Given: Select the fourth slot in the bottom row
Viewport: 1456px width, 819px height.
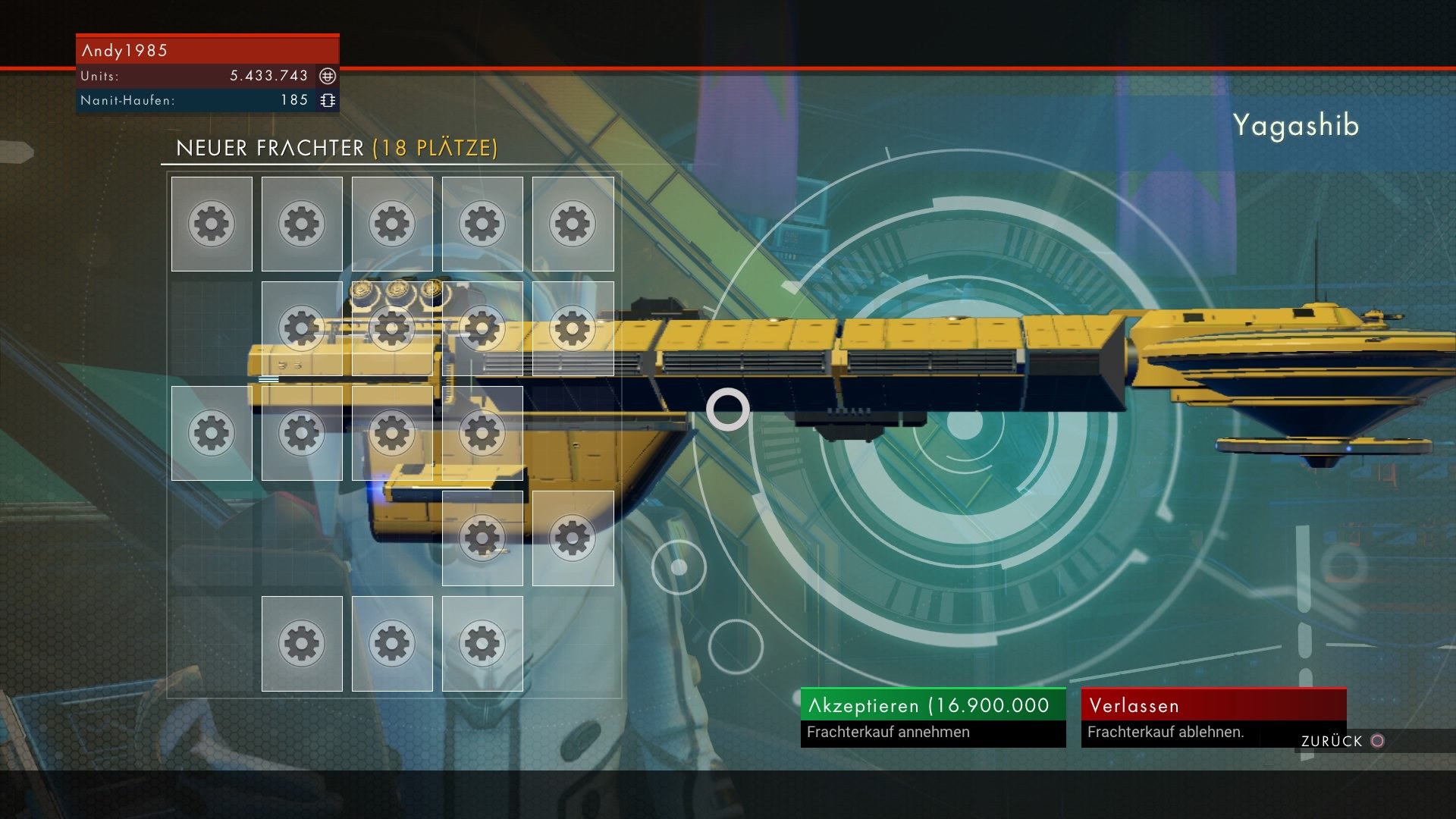Looking at the screenshot, I should 483,642.
